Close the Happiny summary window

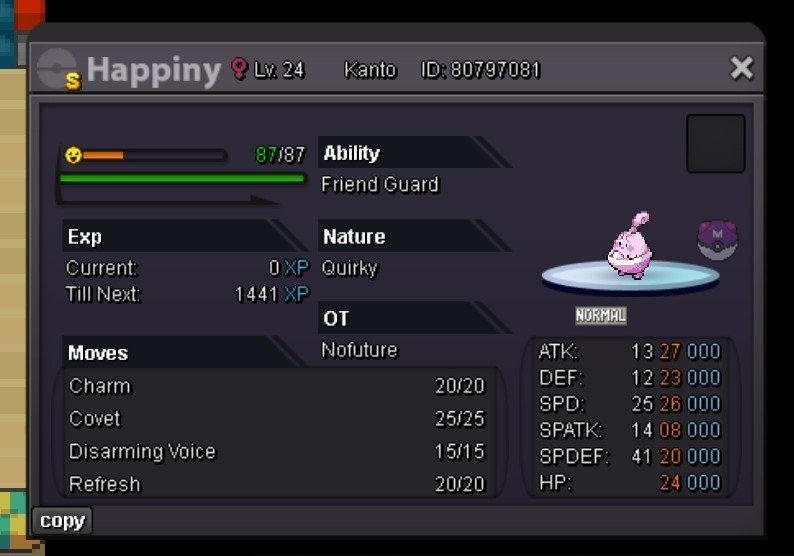pos(741,68)
